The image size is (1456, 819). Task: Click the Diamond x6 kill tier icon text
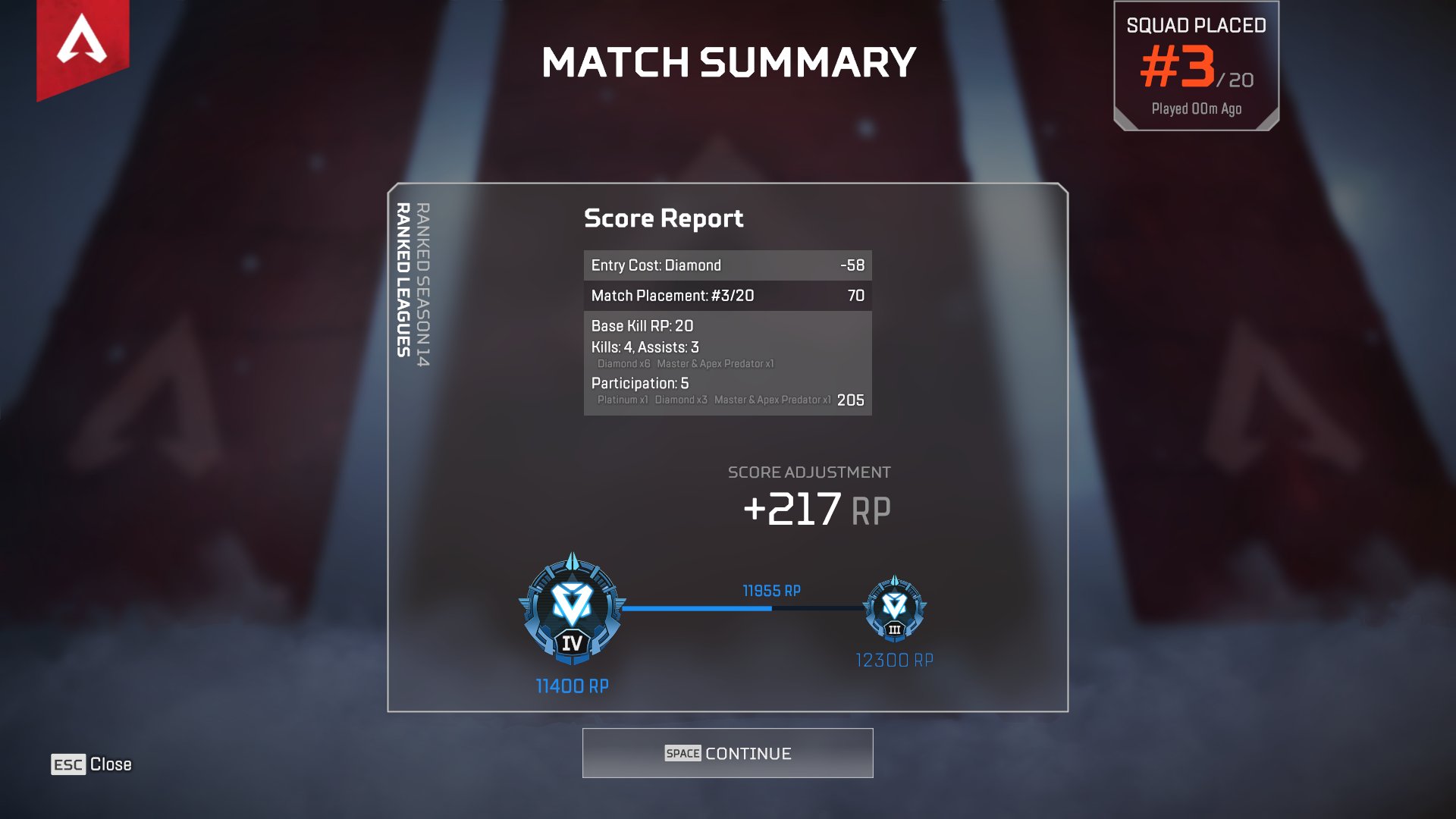pos(625,364)
